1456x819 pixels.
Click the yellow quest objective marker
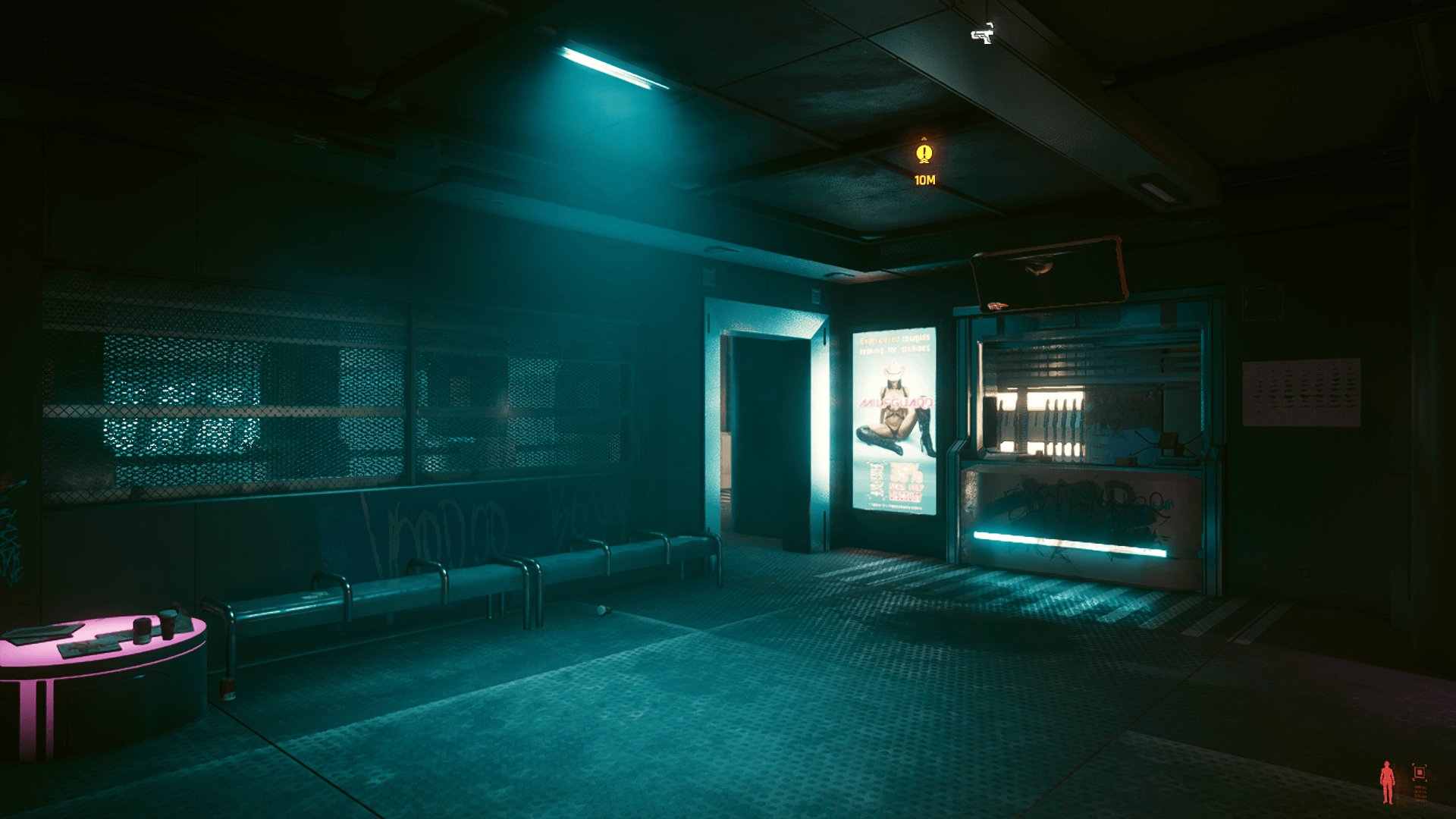pyautogui.click(x=924, y=154)
